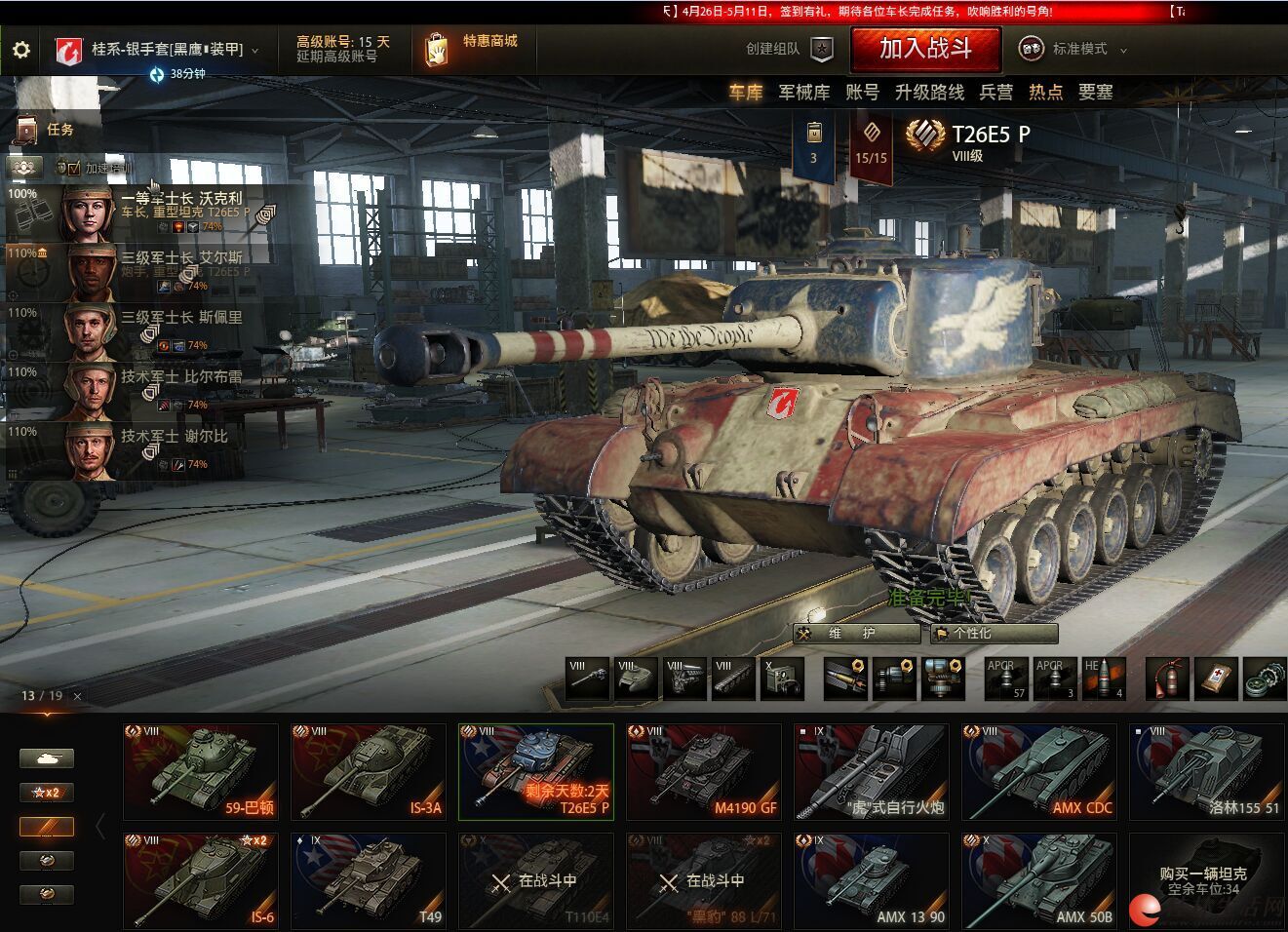Close the 13 / 19 carousel filter counter
Image resolution: width=1288 pixels, height=932 pixels.
77,696
